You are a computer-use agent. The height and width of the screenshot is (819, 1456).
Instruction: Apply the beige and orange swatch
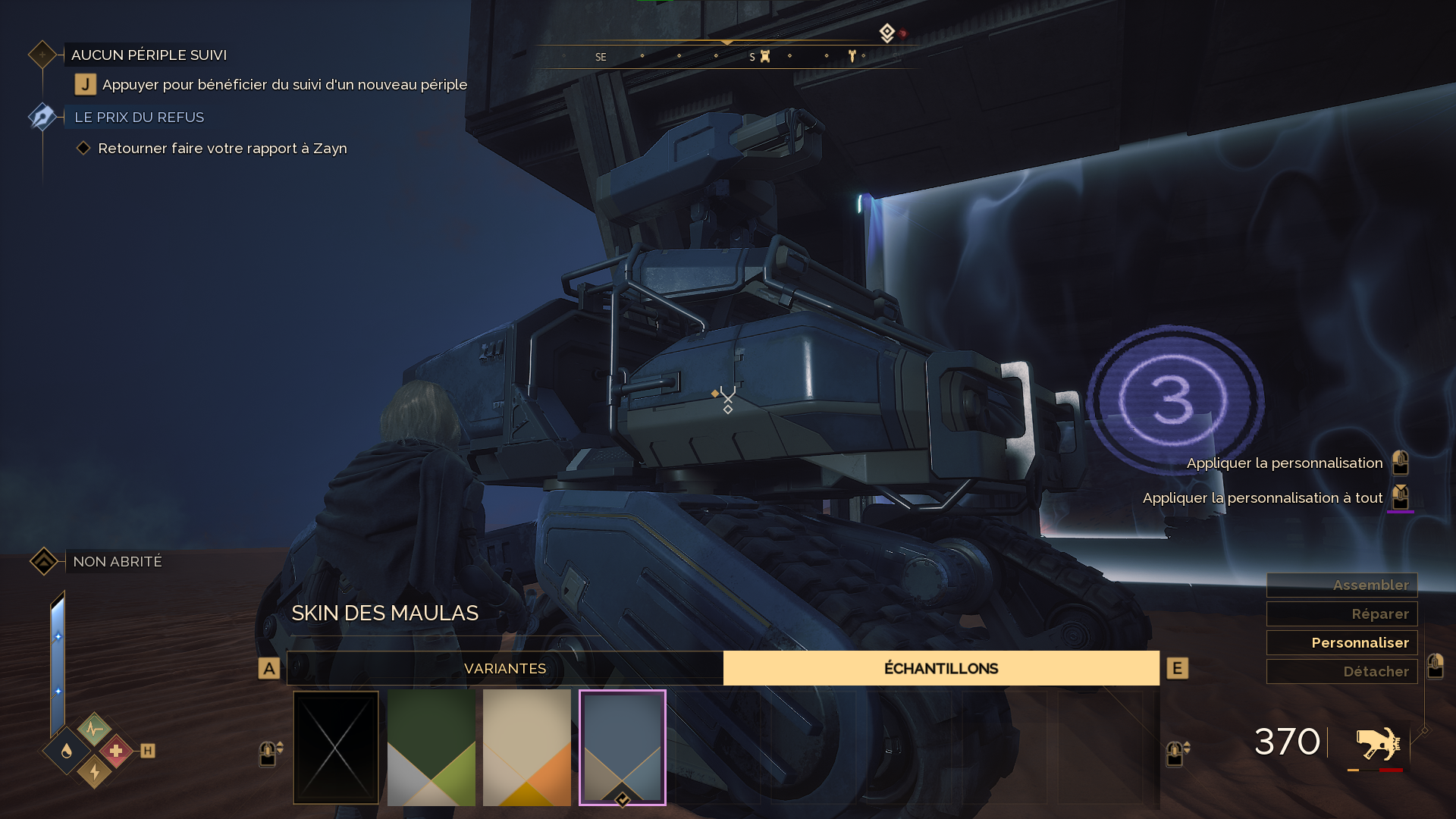[x=527, y=747]
